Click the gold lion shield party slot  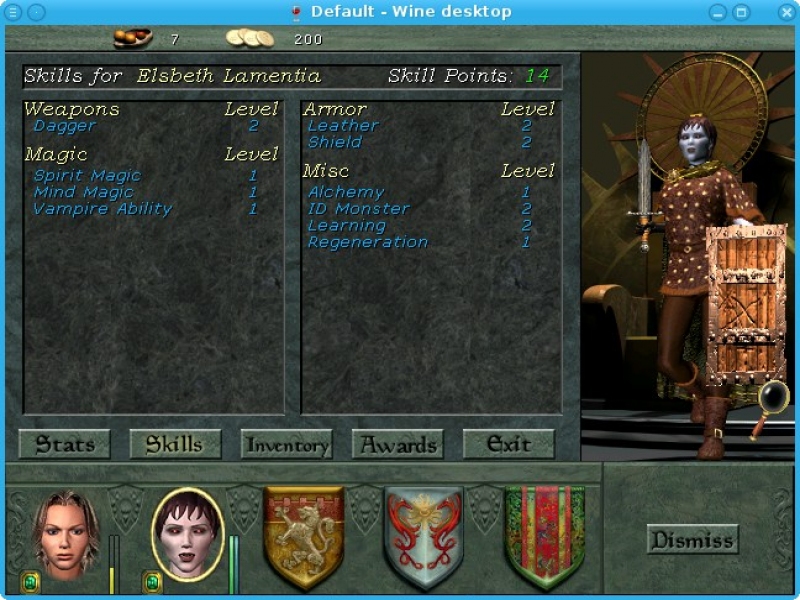tap(304, 537)
